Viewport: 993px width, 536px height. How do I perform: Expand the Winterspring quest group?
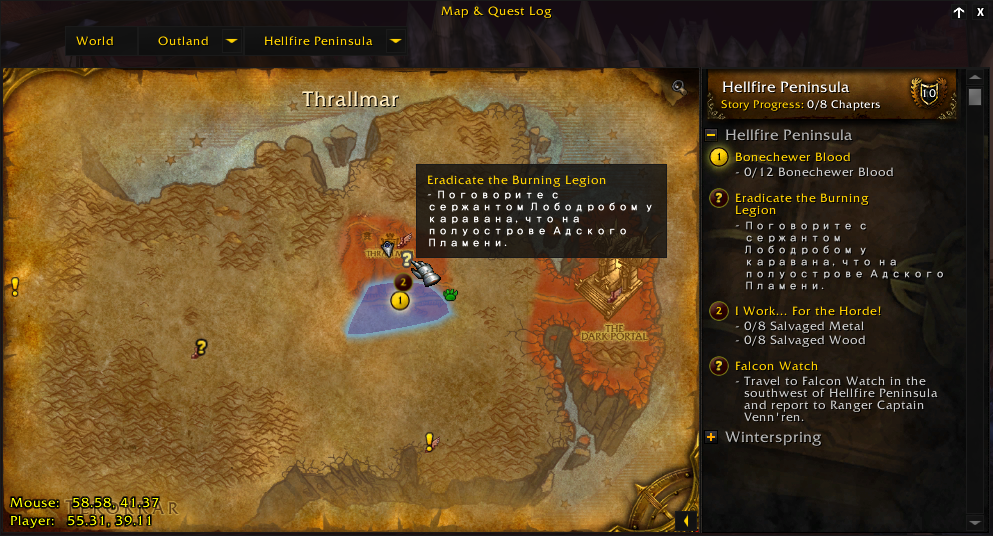(x=711, y=437)
